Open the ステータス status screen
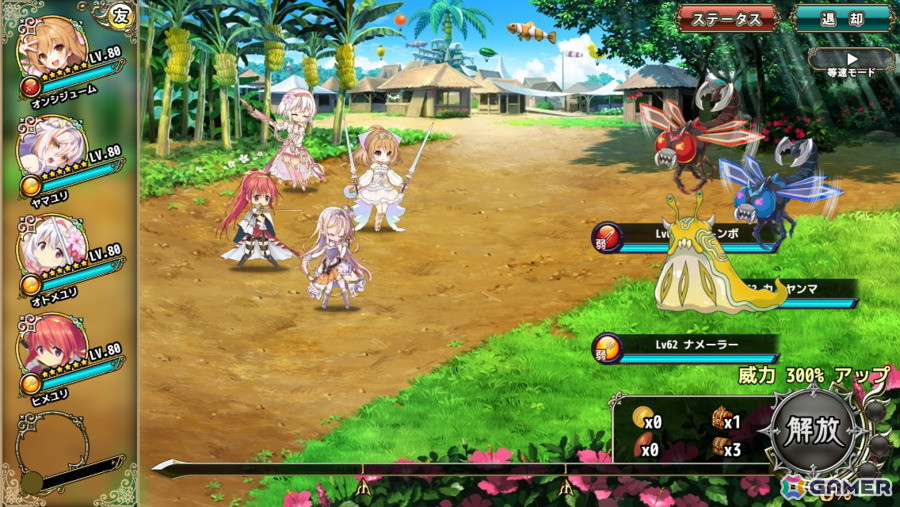This screenshot has width=900, height=507. (x=727, y=18)
